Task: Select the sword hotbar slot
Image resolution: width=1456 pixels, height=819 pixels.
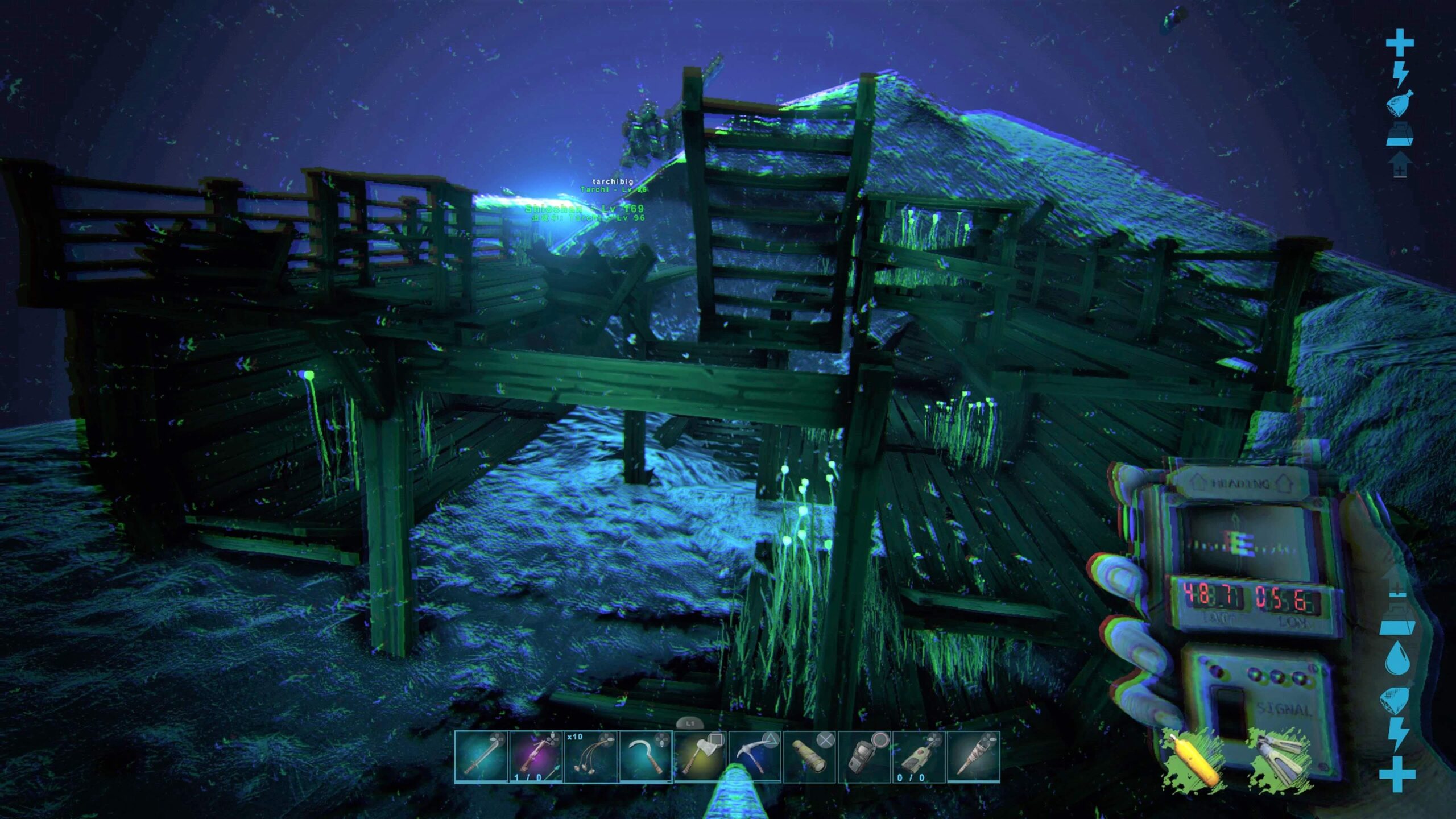Action: pos(481,758)
